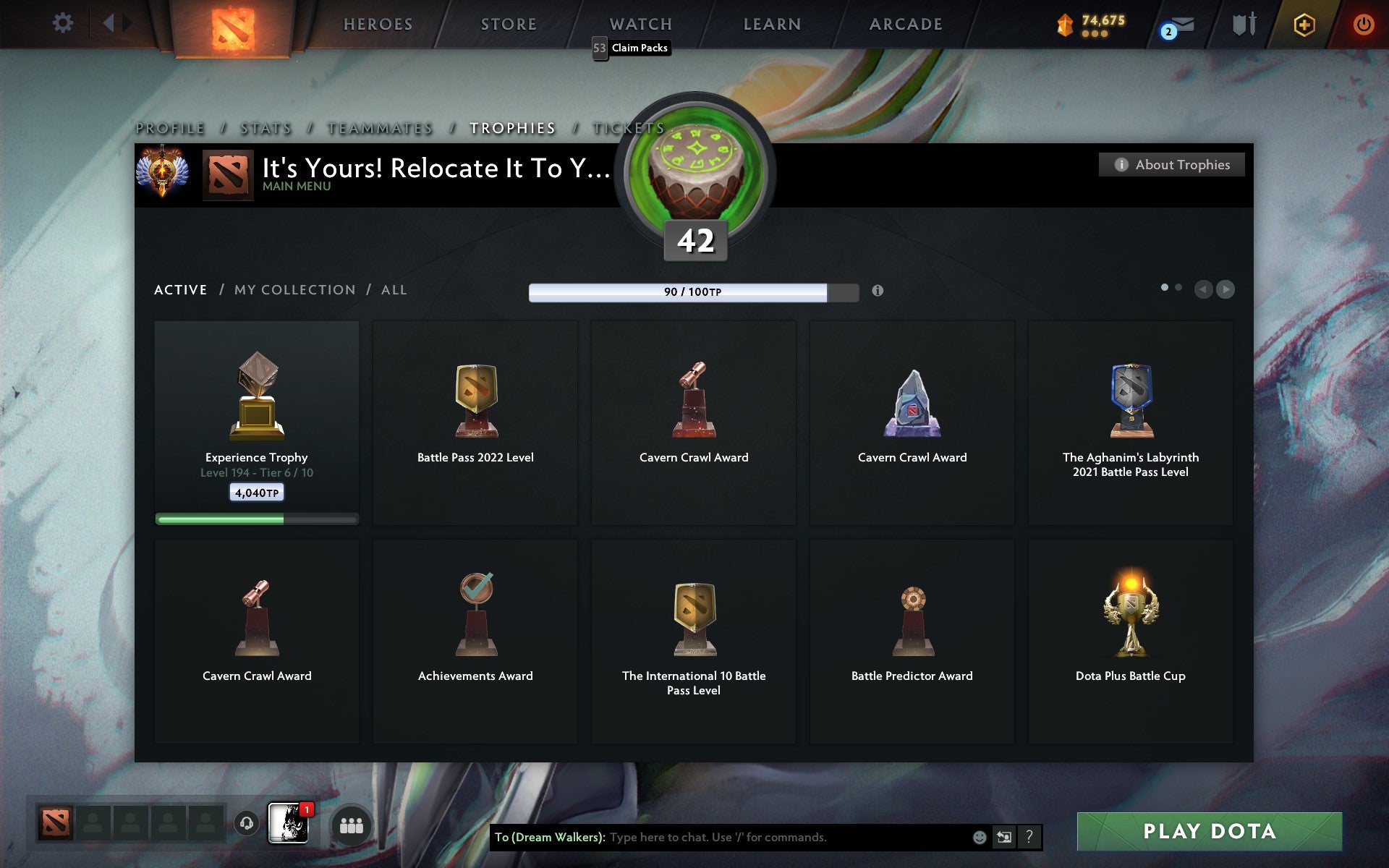Click the info icon beside the TP progress bar
1389x868 pixels.
click(878, 291)
